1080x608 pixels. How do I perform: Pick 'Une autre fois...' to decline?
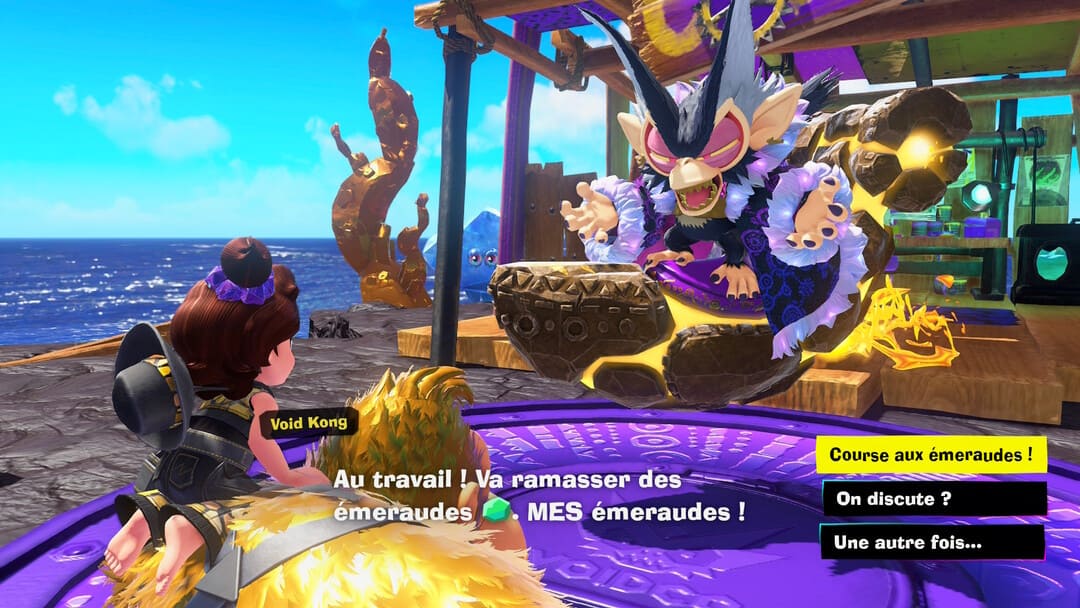[931, 542]
